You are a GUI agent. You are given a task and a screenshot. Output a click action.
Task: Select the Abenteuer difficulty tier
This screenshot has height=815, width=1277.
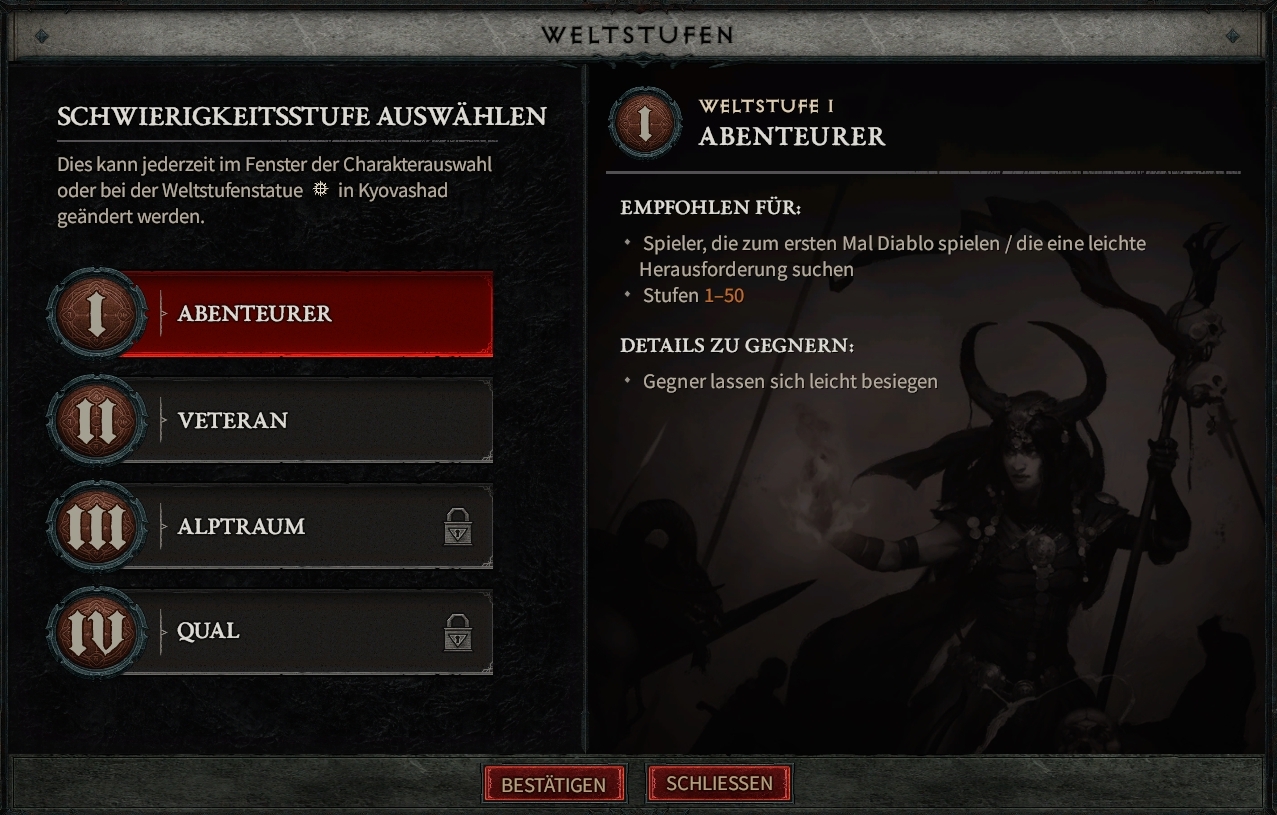point(300,314)
